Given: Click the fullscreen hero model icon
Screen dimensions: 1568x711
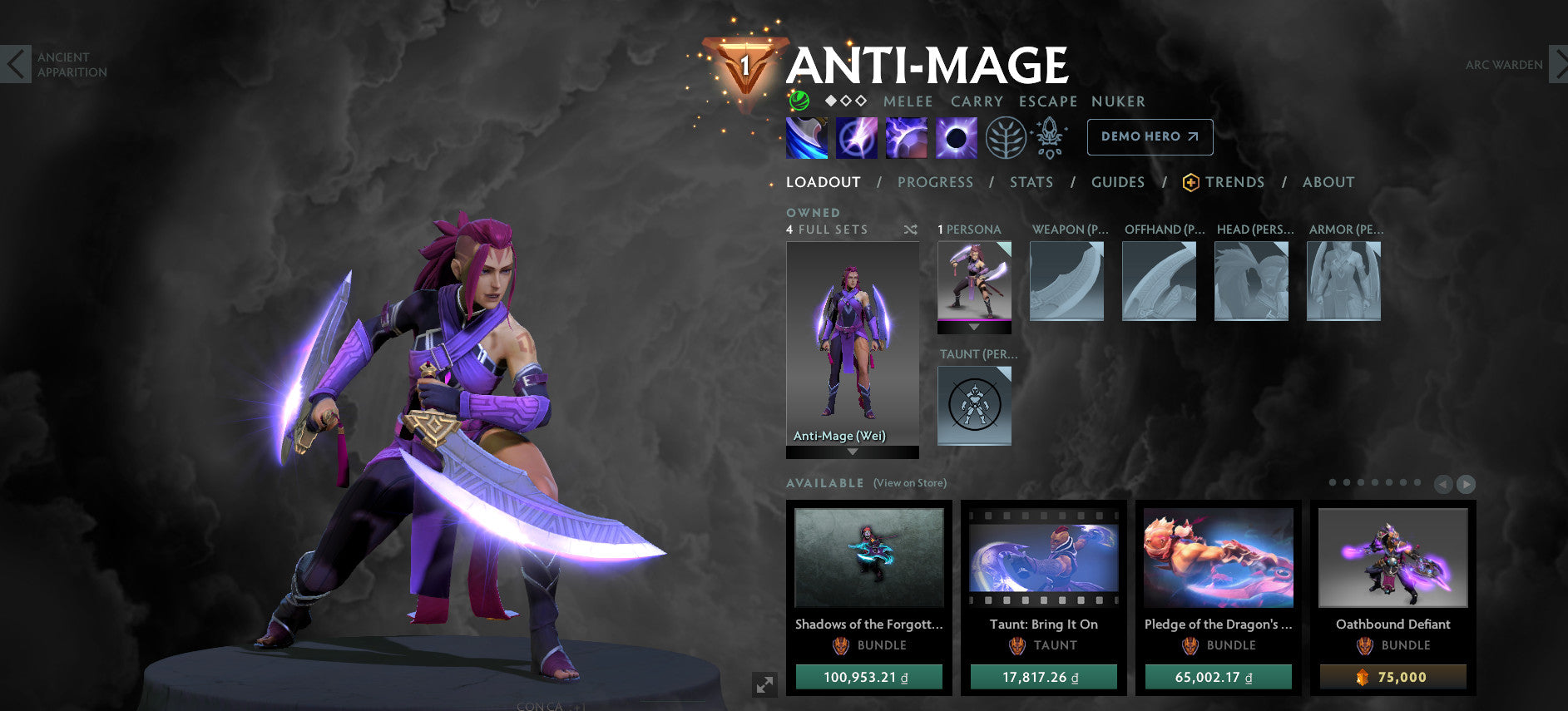Looking at the screenshot, I should click(x=765, y=684).
